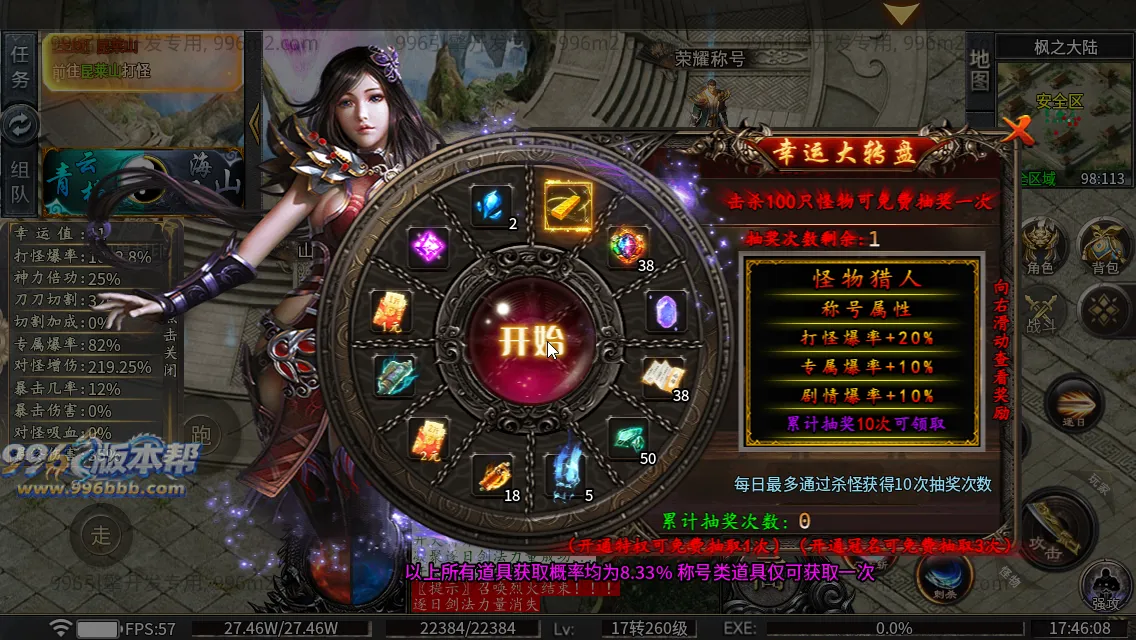Viewport: 1136px width, 640px height.
Task: Select the rainbow gem prize slot
Action: tap(629, 247)
